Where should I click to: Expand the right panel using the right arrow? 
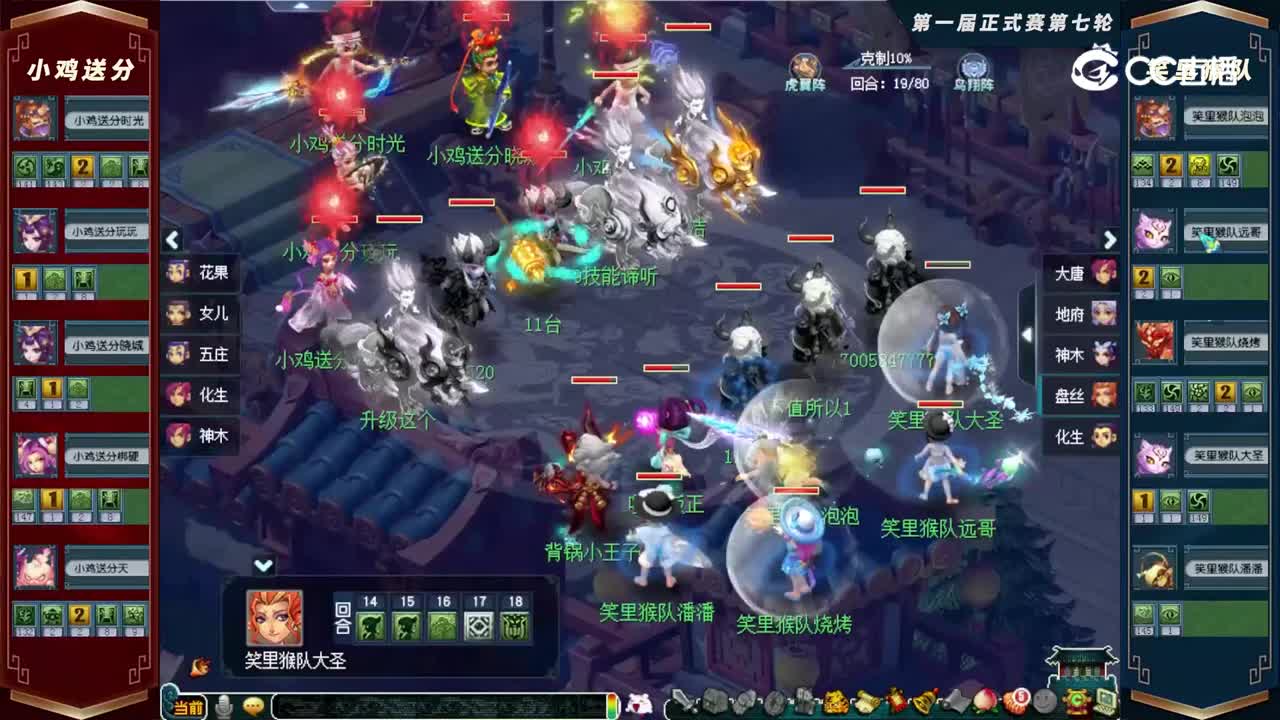pyautogui.click(x=1110, y=240)
